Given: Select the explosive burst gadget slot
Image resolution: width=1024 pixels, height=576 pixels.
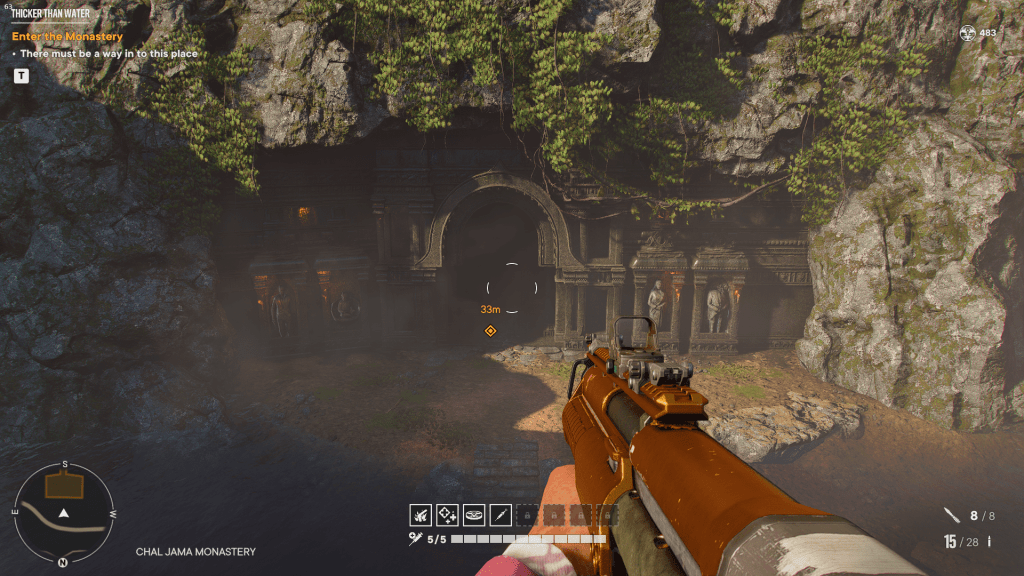Looking at the screenshot, I should pyautogui.click(x=420, y=515).
